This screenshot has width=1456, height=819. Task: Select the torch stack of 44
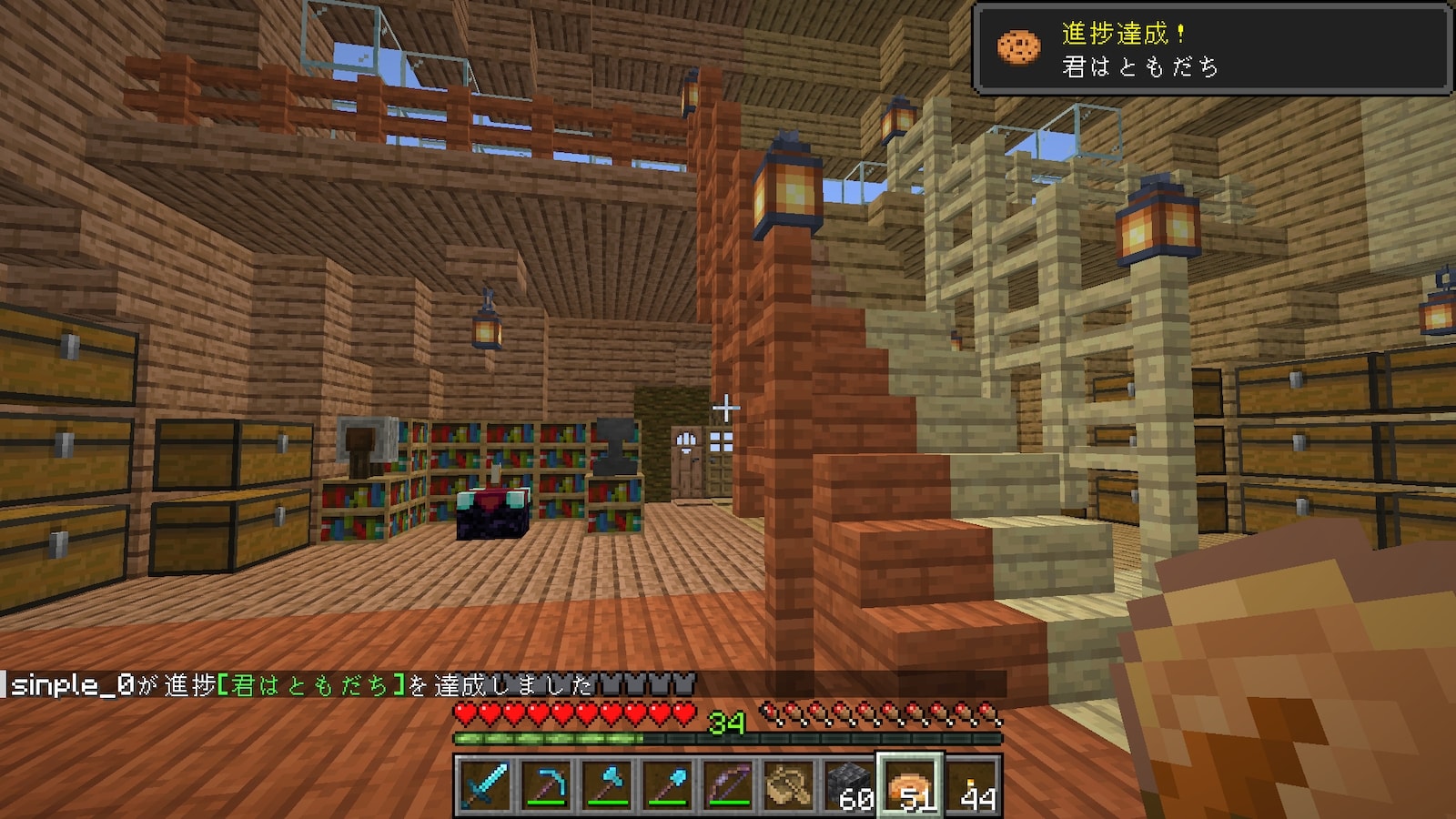pyautogui.click(x=973, y=784)
